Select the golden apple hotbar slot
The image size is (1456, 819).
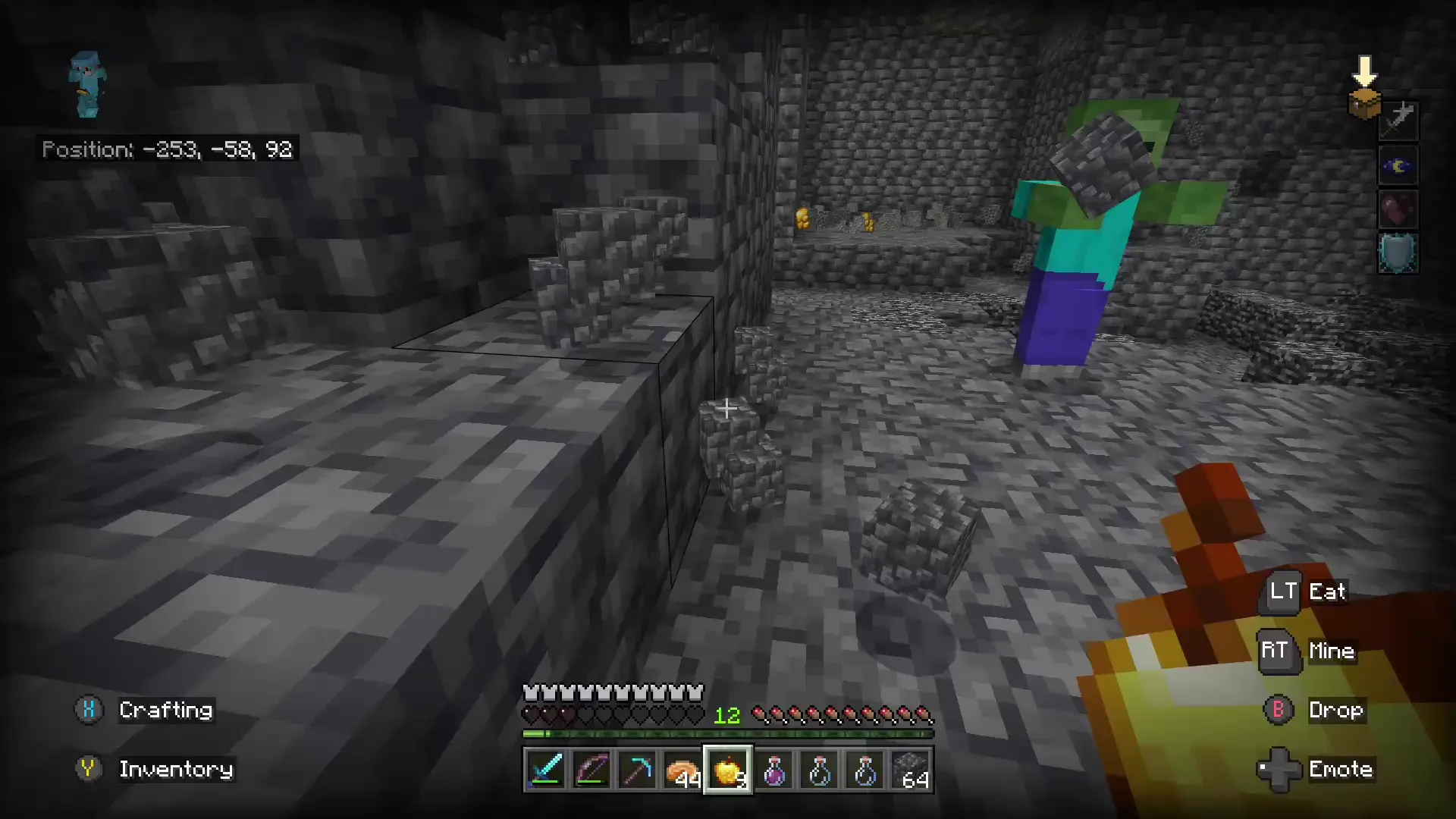729,770
